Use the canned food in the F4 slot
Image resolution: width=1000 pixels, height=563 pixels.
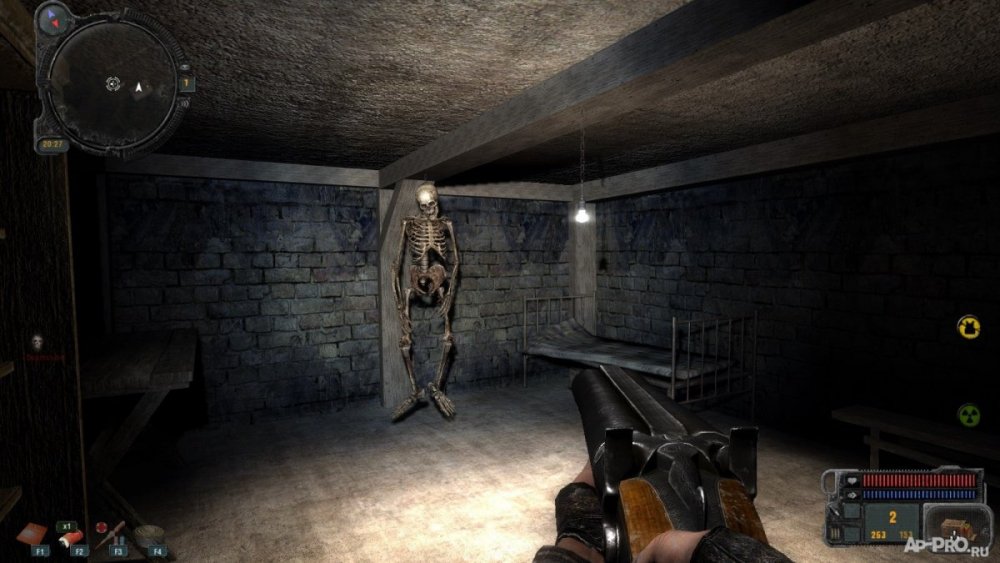tap(150, 534)
